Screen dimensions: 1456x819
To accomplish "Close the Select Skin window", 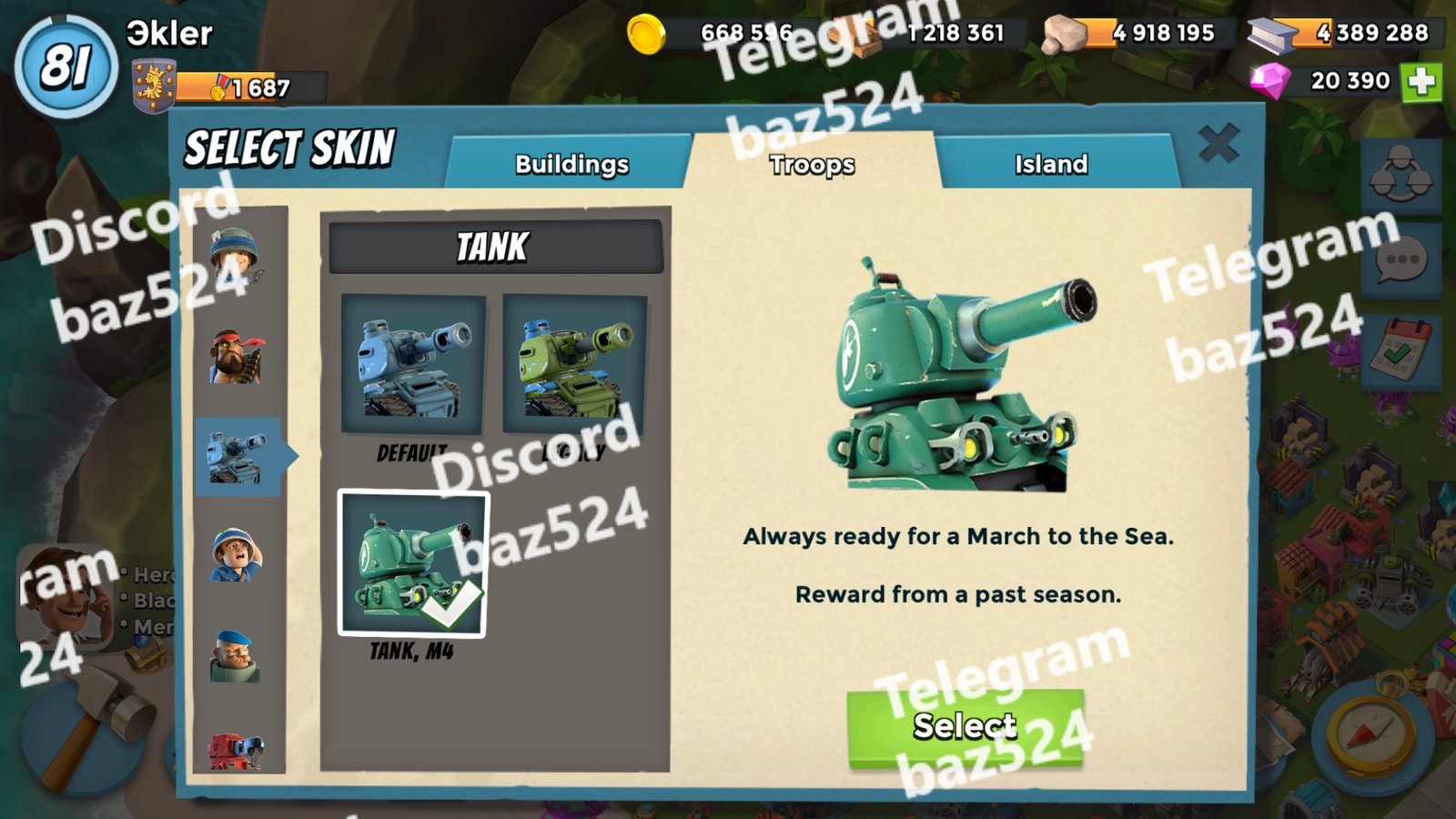I will coord(1218,144).
